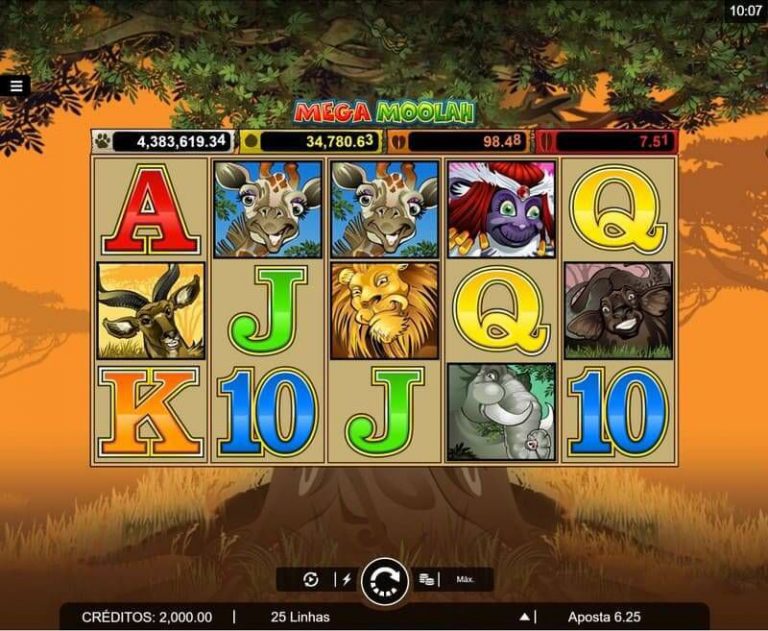768x631 pixels.
Task: Spin the reels with the circular arrow button
Action: pyautogui.click(x=384, y=579)
